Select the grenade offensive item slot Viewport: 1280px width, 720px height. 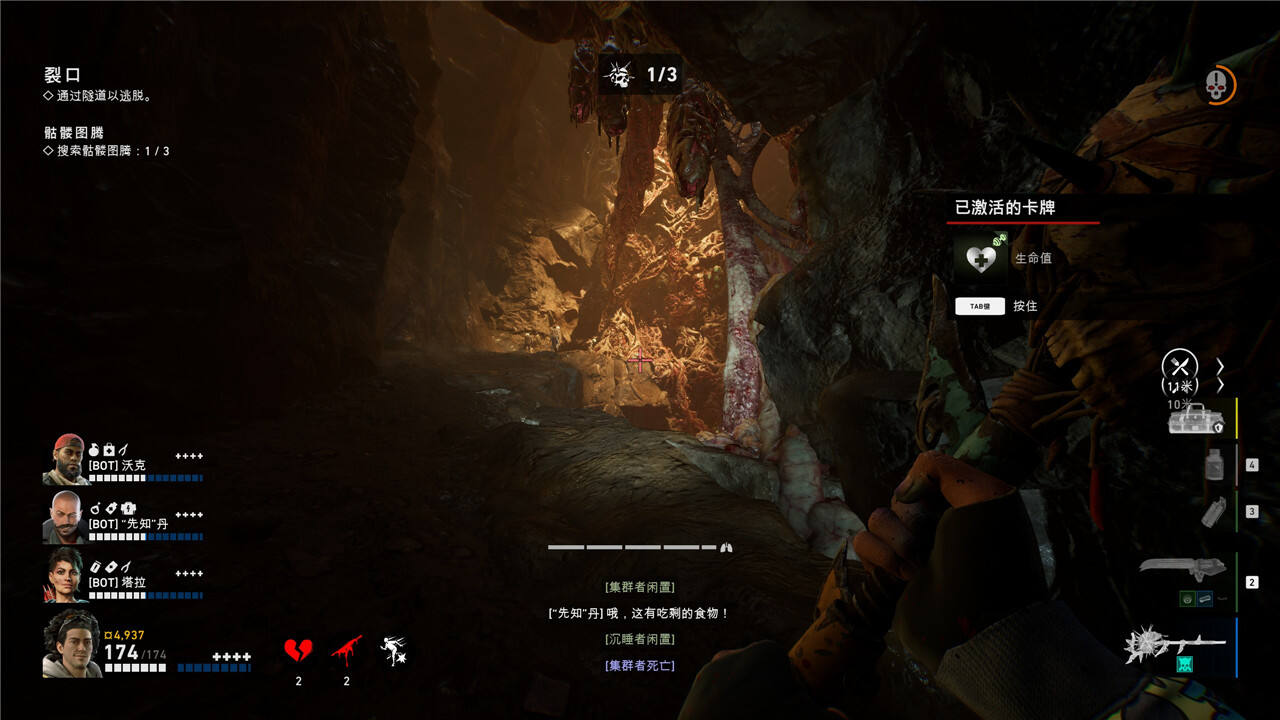1215,512
